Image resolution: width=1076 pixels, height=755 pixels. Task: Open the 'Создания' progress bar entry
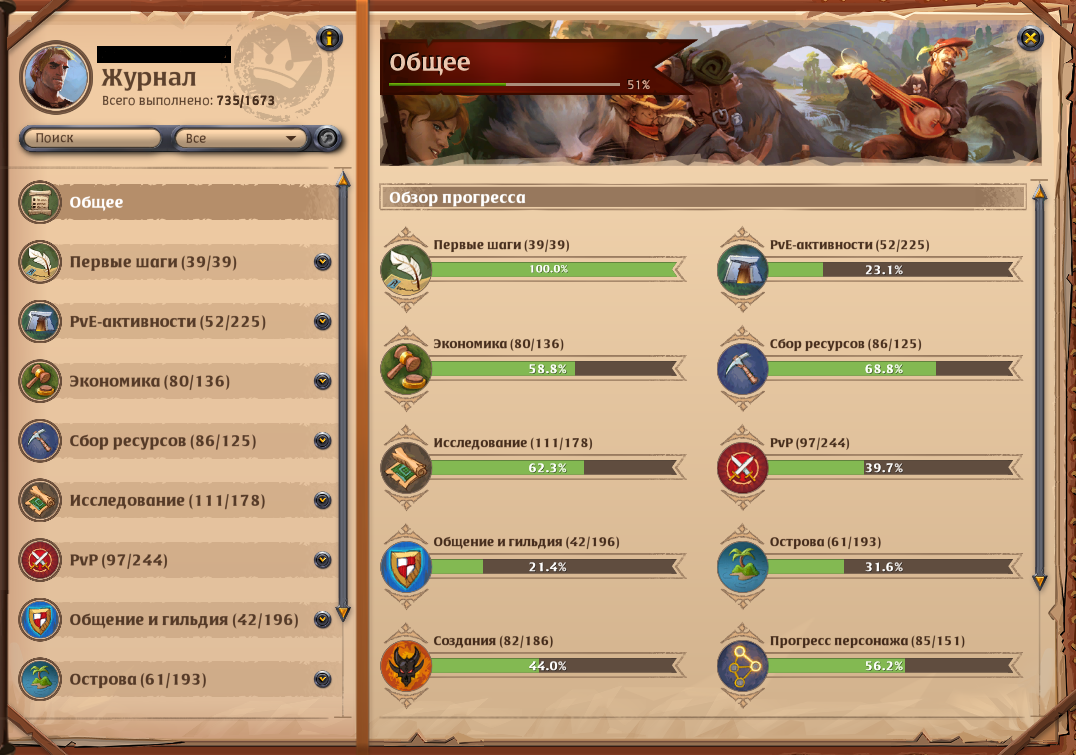(x=556, y=666)
